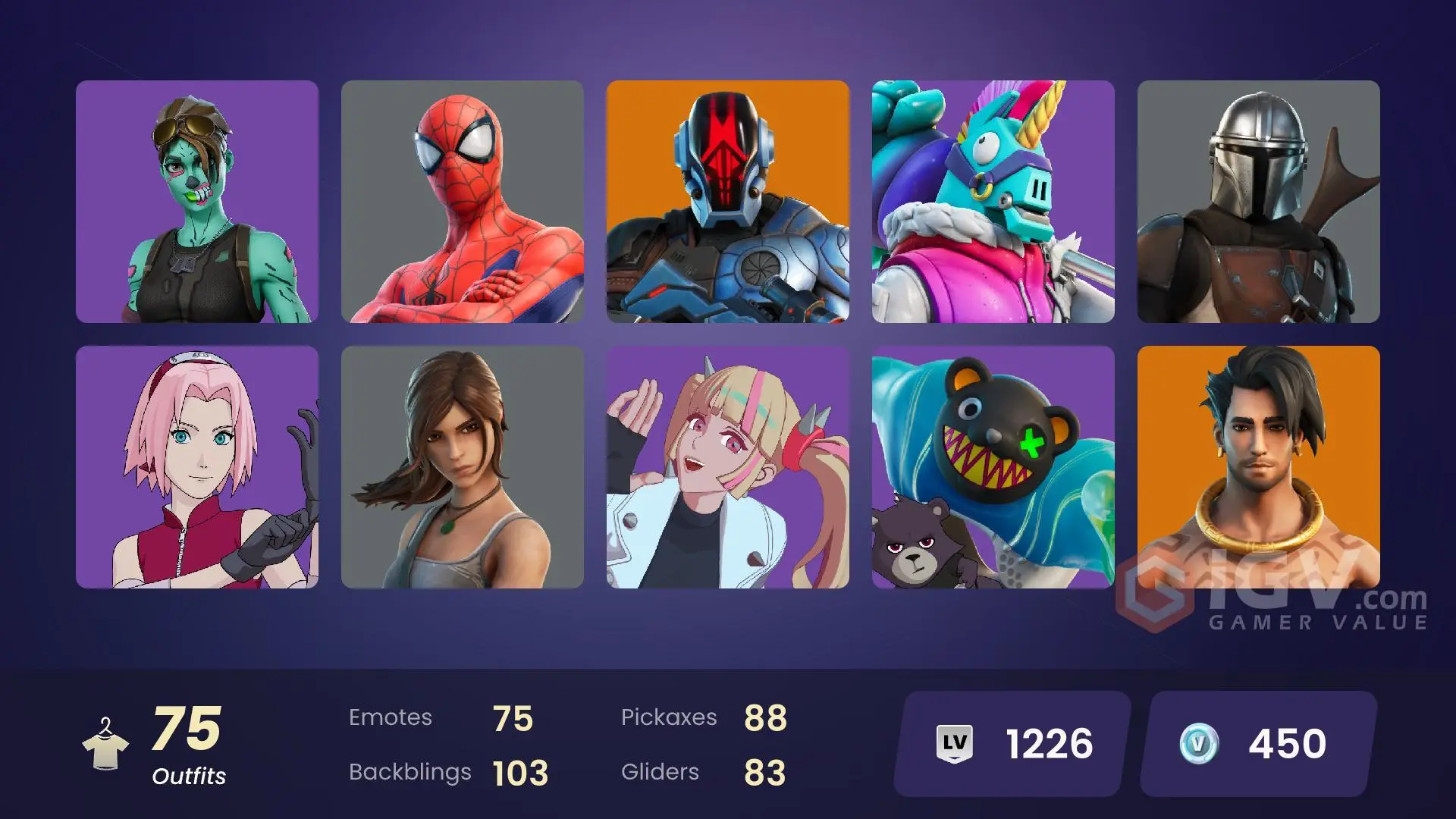Click the Lara Croft outfit picture
The width and height of the screenshot is (1456, 819).
[x=463, y=468]
